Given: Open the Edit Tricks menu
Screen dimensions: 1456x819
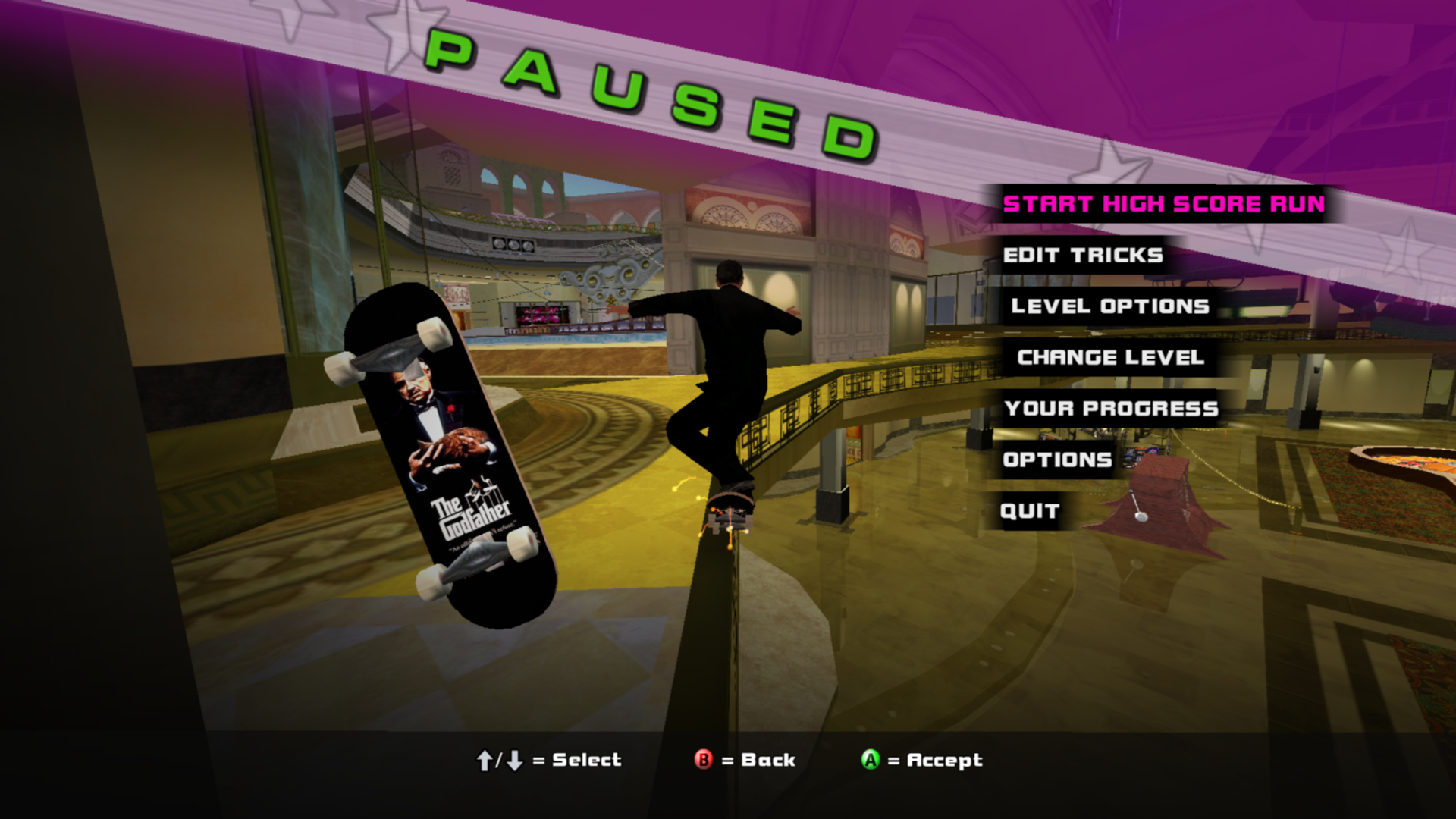Looking at the screenshot, I should pyautogui.click(x=1083, y=256).
